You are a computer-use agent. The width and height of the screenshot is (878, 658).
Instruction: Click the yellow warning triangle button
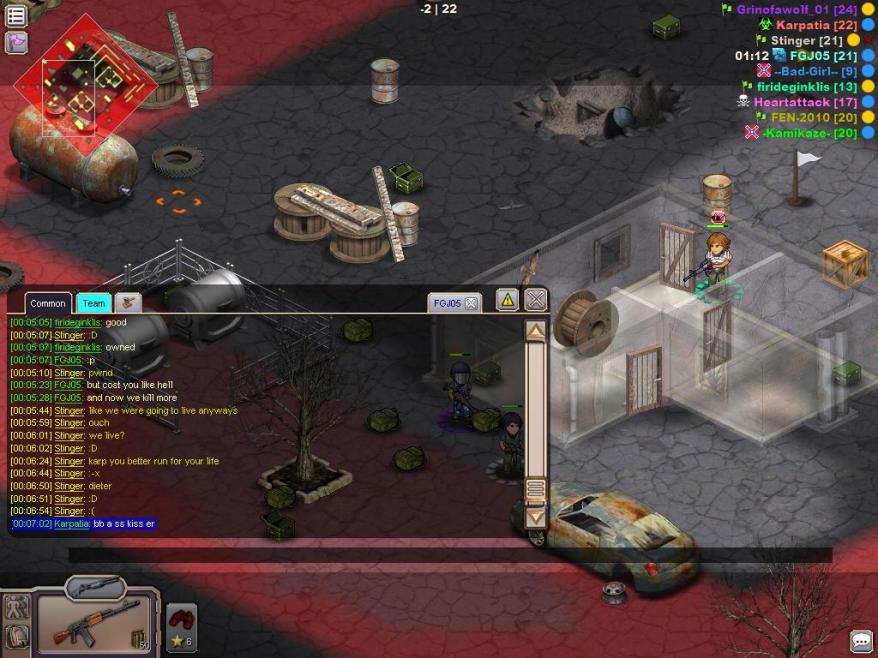coord(507,299)
